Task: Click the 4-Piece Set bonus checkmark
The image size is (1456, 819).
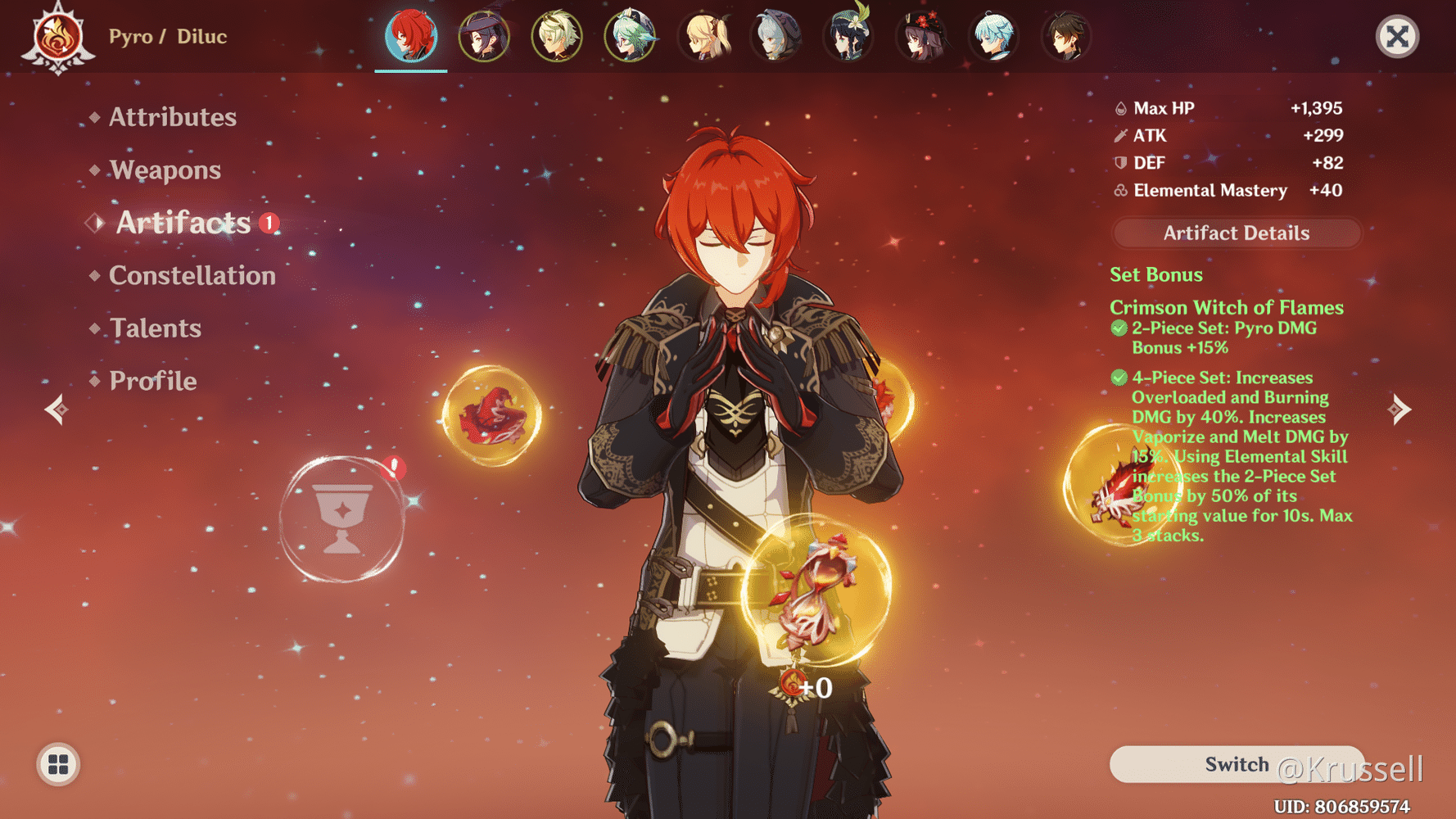Action: click(x=1119, y=378)
